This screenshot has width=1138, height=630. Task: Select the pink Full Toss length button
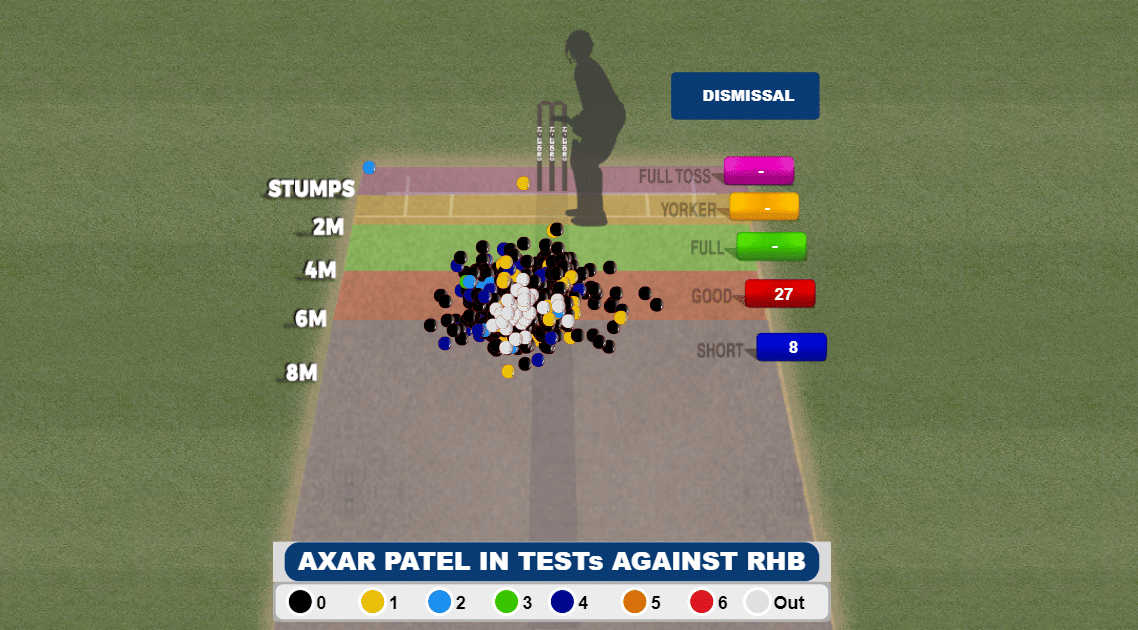[759, 171]
